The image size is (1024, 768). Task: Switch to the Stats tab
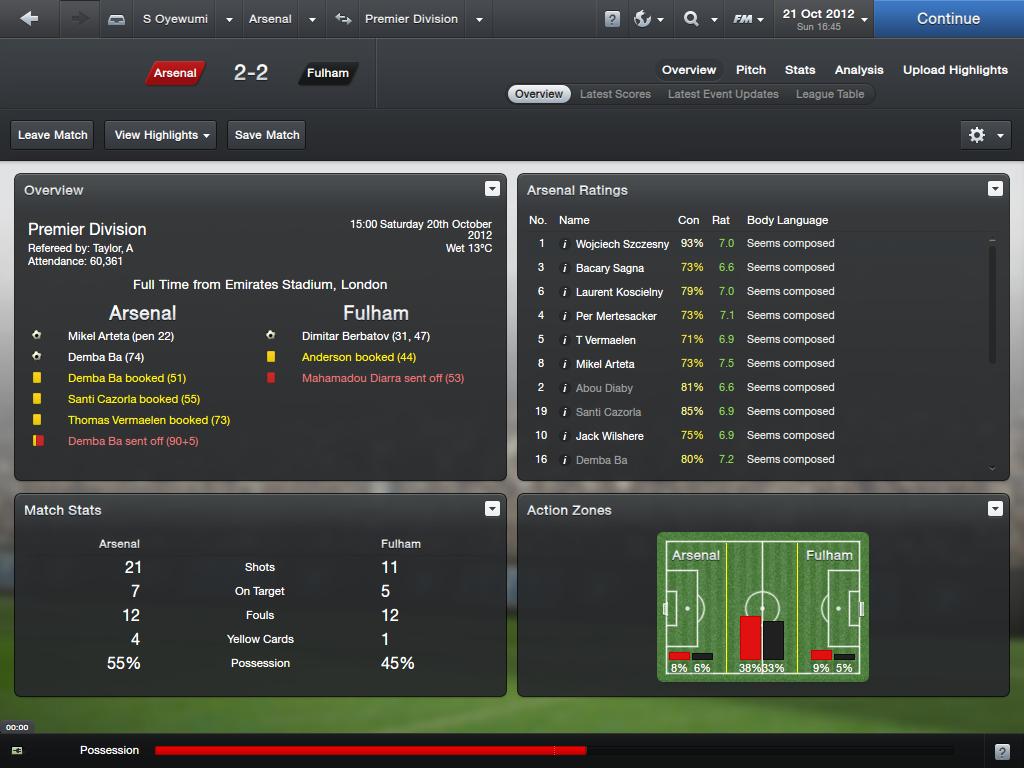pyautogui.click(x=799, y=70)
